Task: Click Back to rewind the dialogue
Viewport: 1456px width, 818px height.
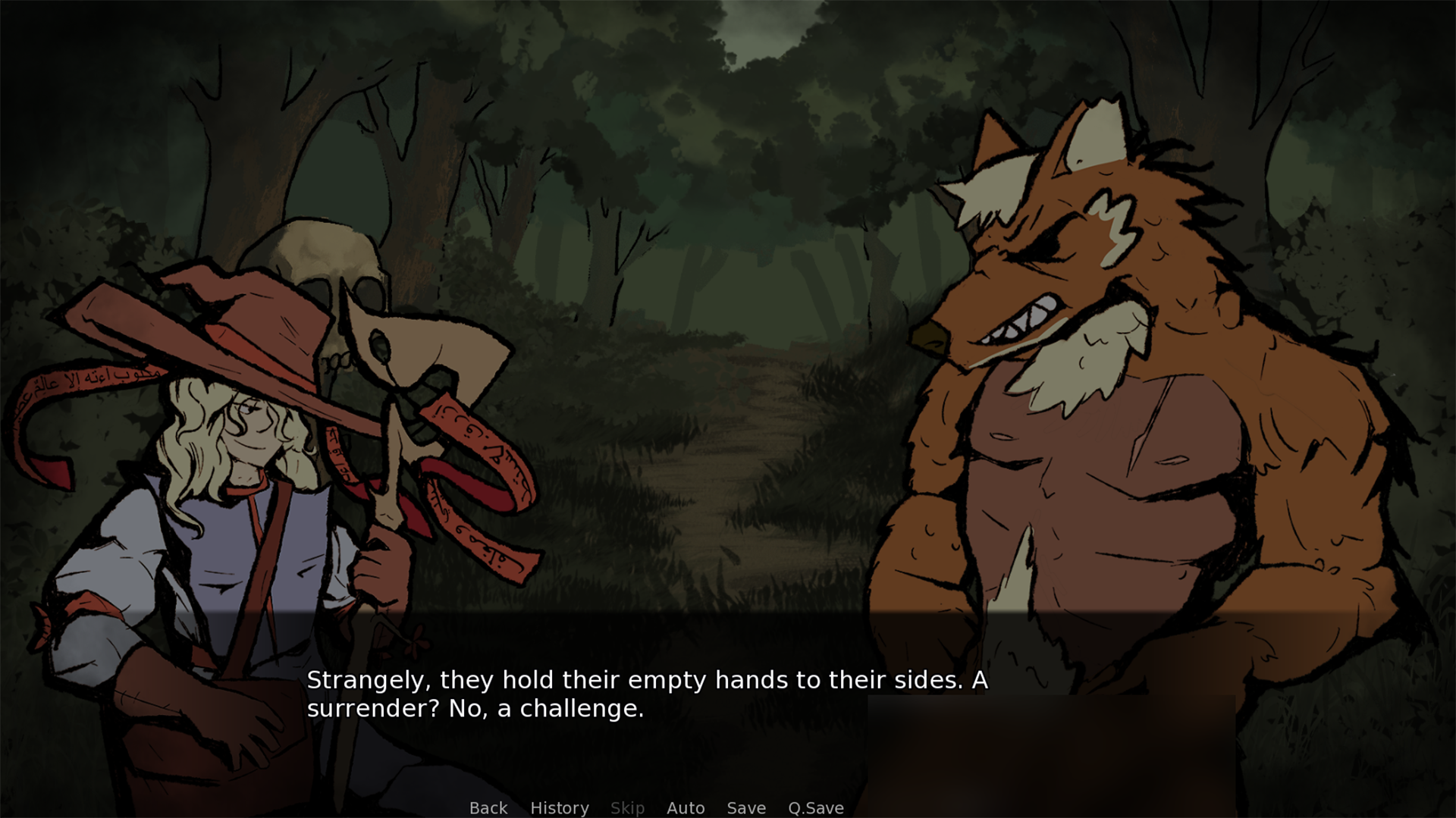Action: tap(488, 808)
